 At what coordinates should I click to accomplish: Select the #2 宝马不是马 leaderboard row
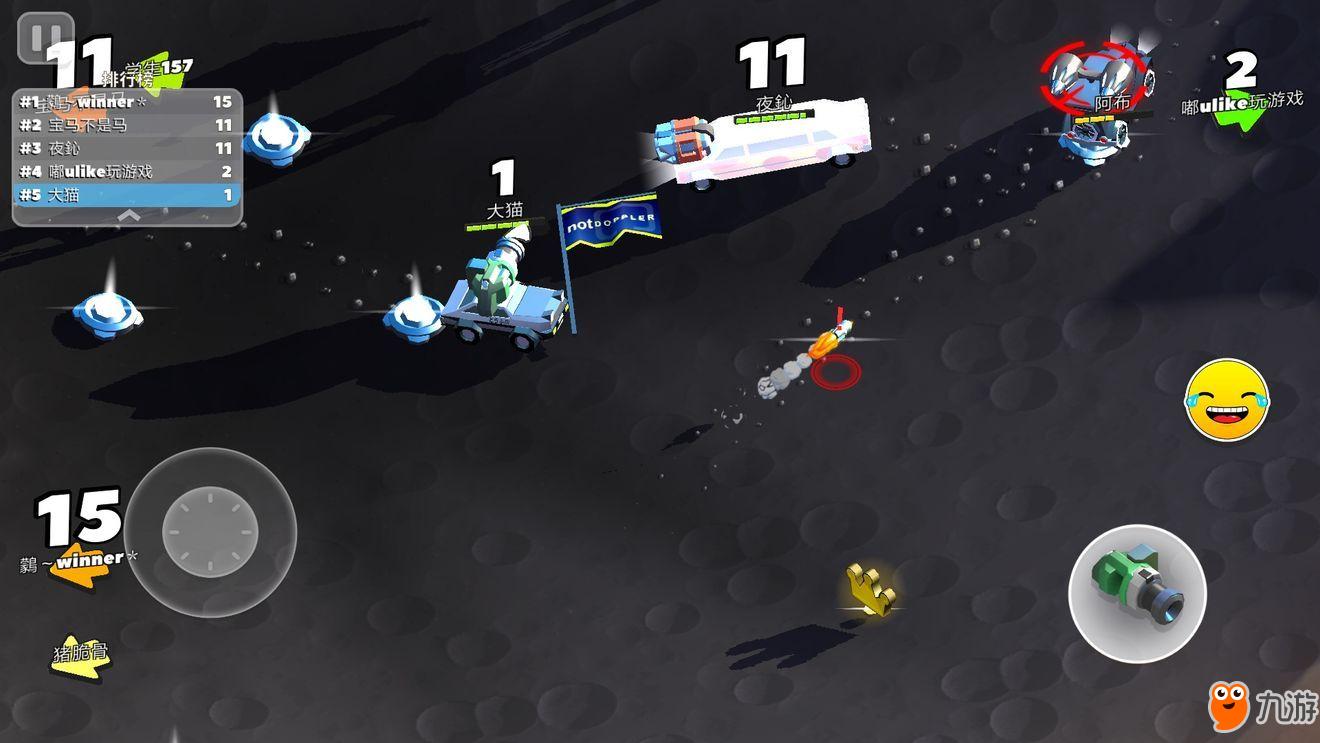(x=127, y=125)
